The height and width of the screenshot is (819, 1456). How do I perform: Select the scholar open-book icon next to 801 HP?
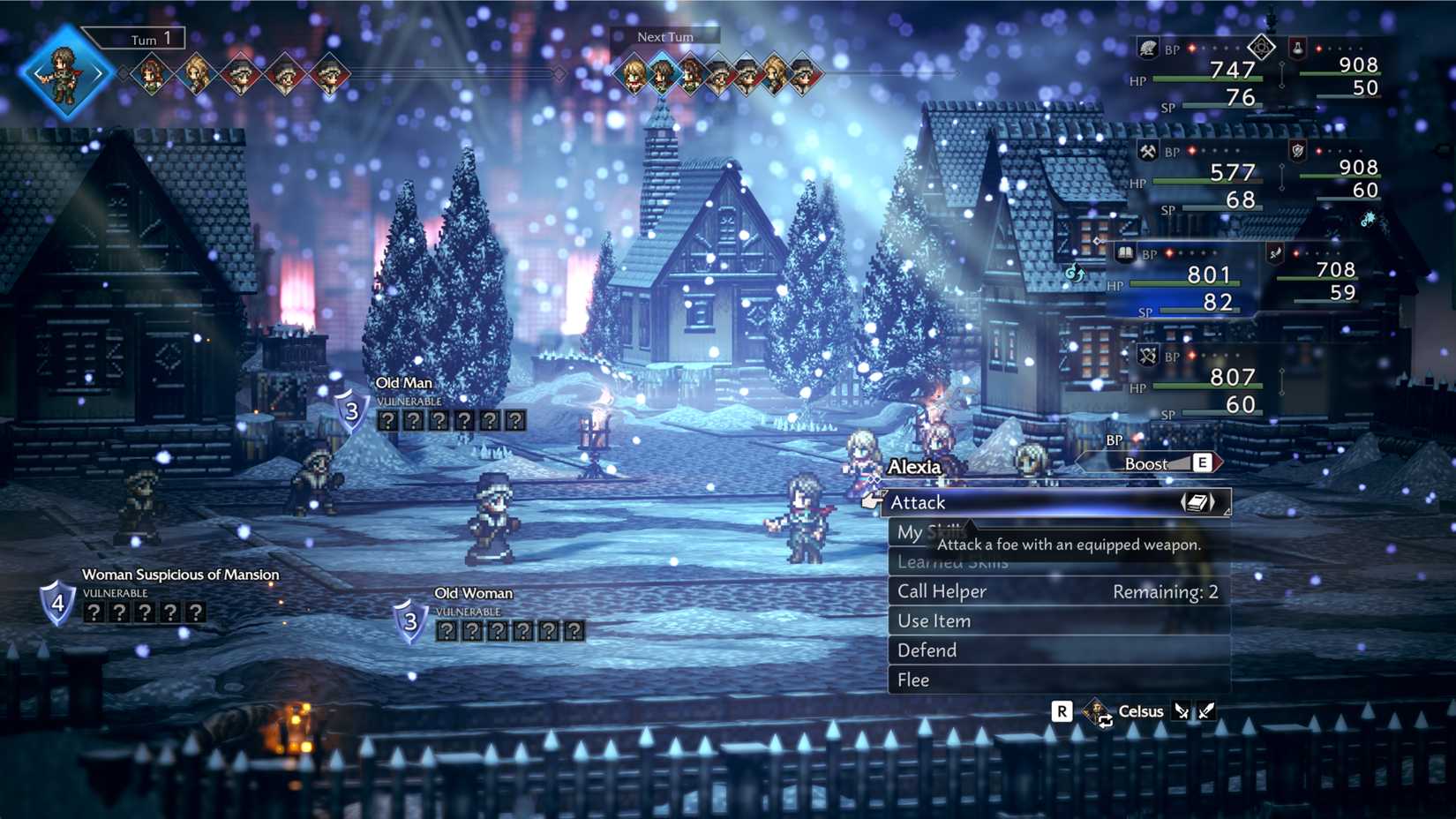[1124, 253]
